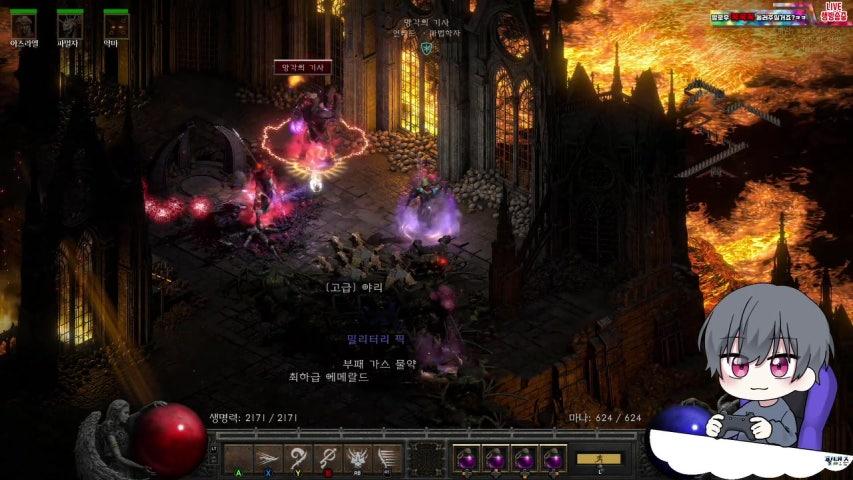Click the red LIVE stream badge
The image size is (853, 480).
click(834, 11)
